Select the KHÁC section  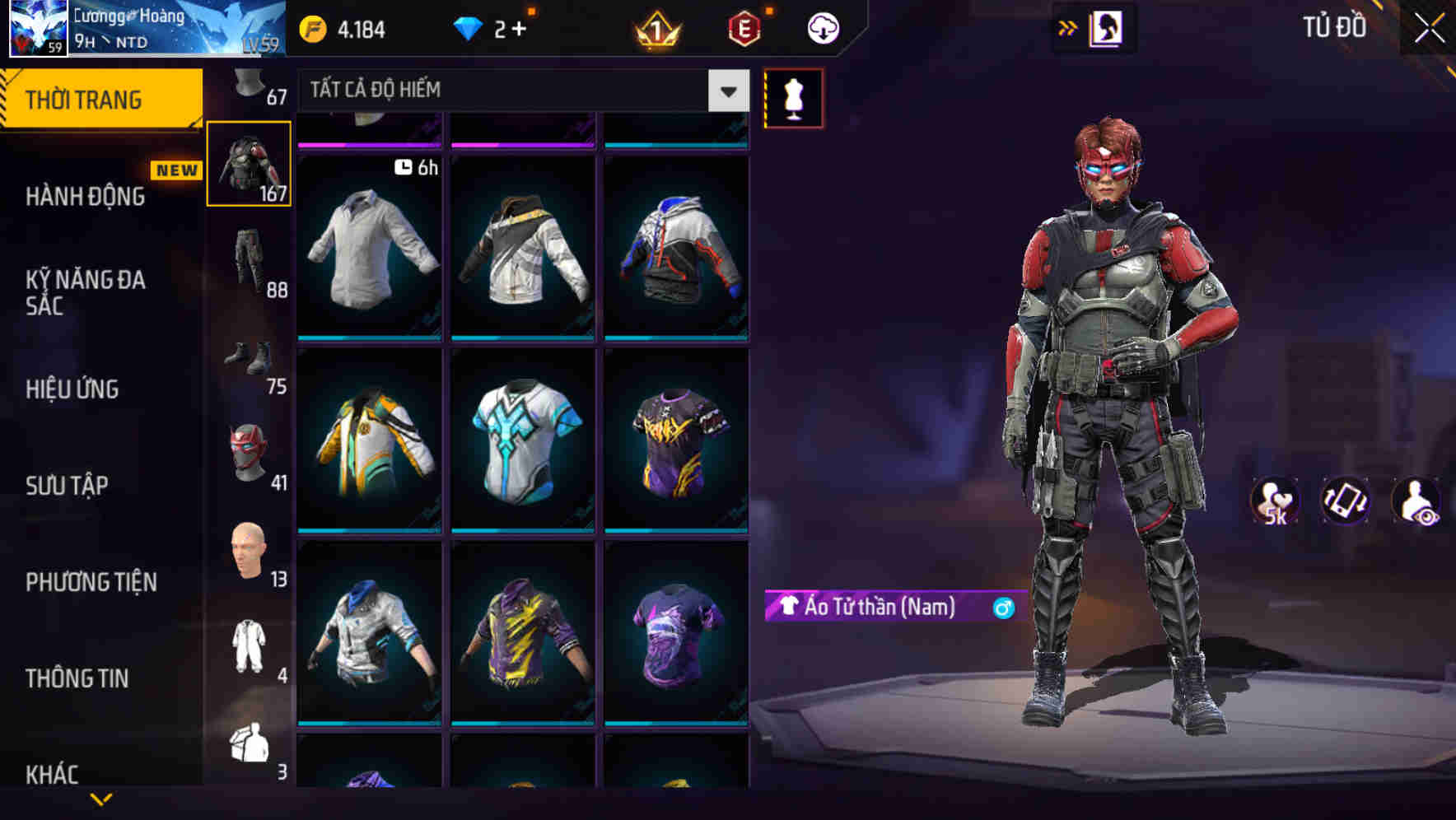(x=54, y=774)
